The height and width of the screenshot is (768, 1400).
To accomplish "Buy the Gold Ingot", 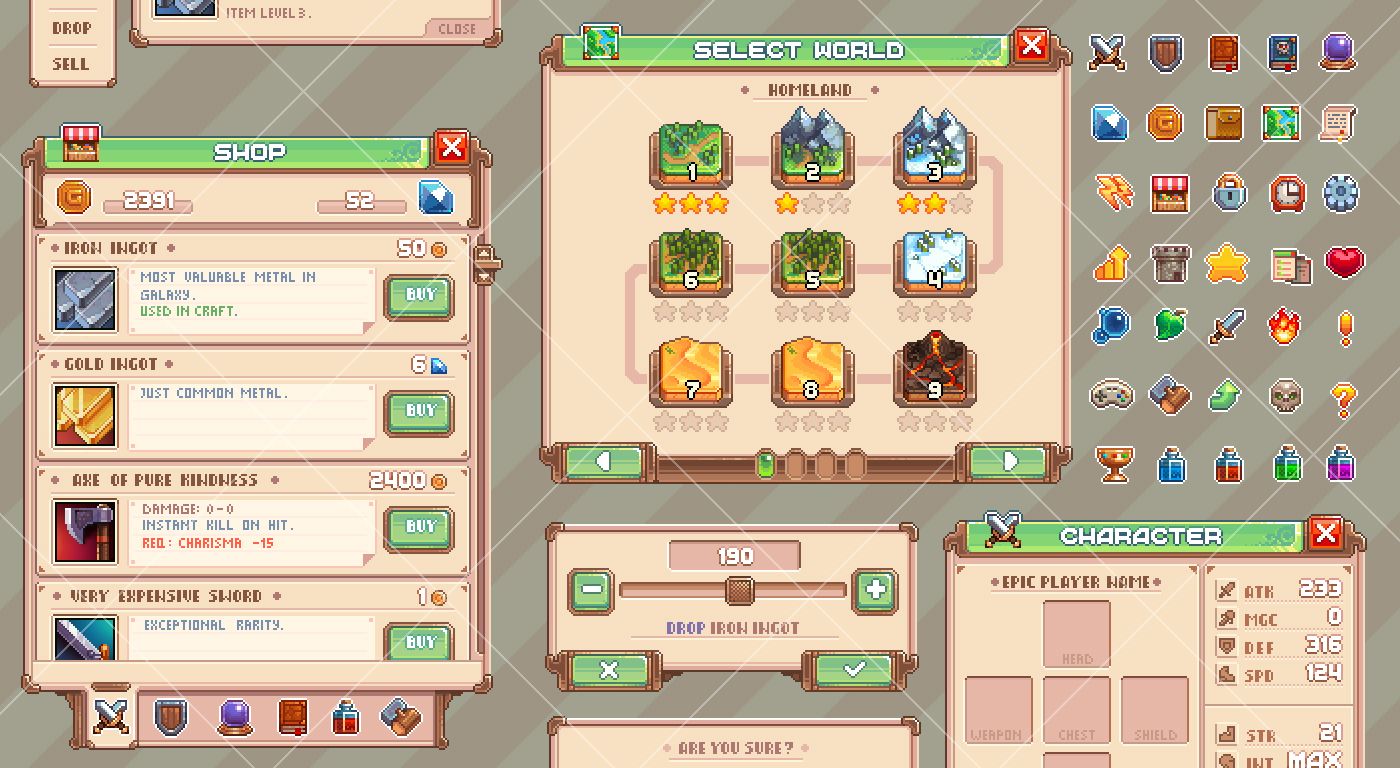I will tap(418, 412).
